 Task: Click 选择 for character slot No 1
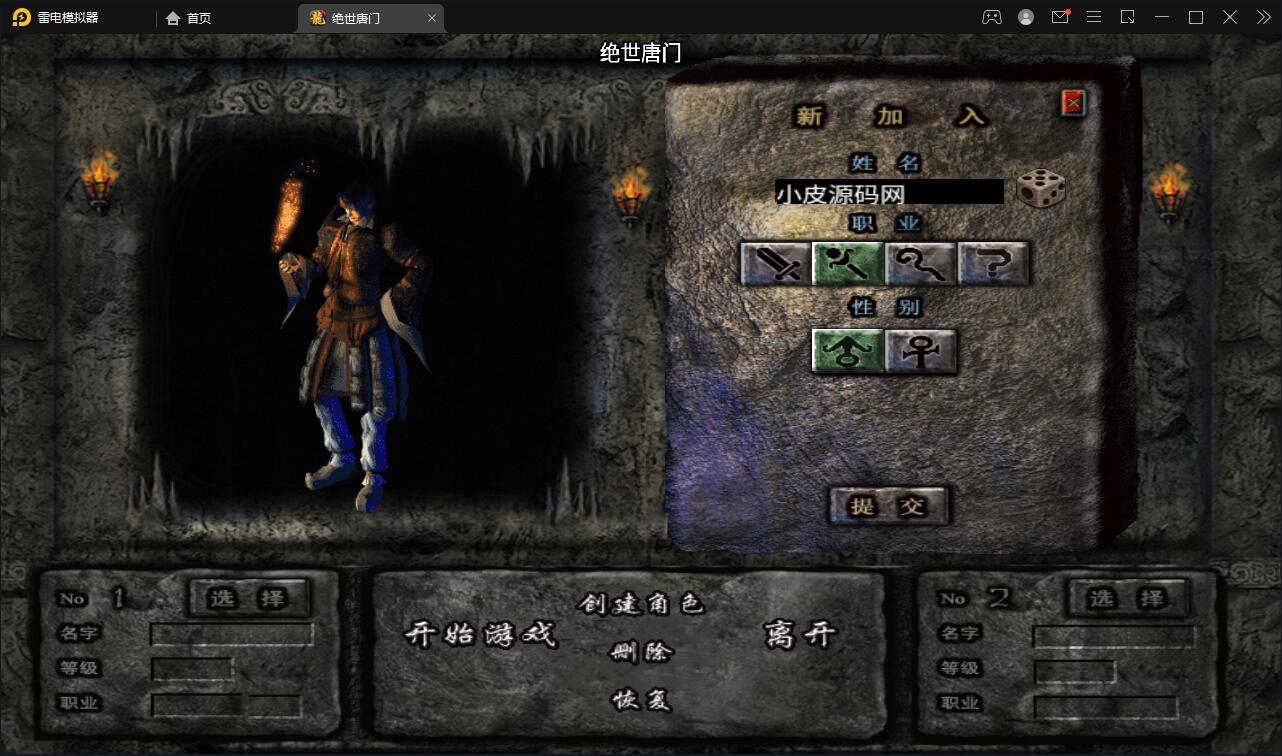click(248, 598)
